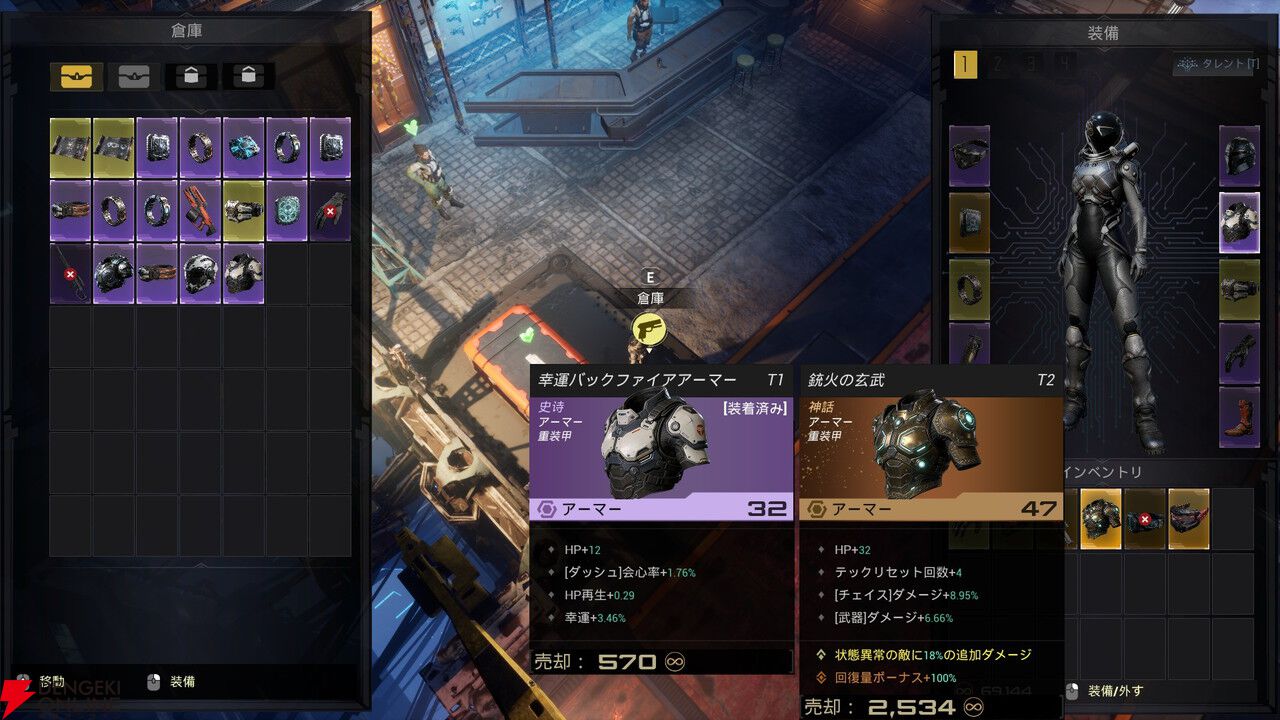Click the equipped ring slot
This screenshot has width=1280, height=720.
pos(969,288)
